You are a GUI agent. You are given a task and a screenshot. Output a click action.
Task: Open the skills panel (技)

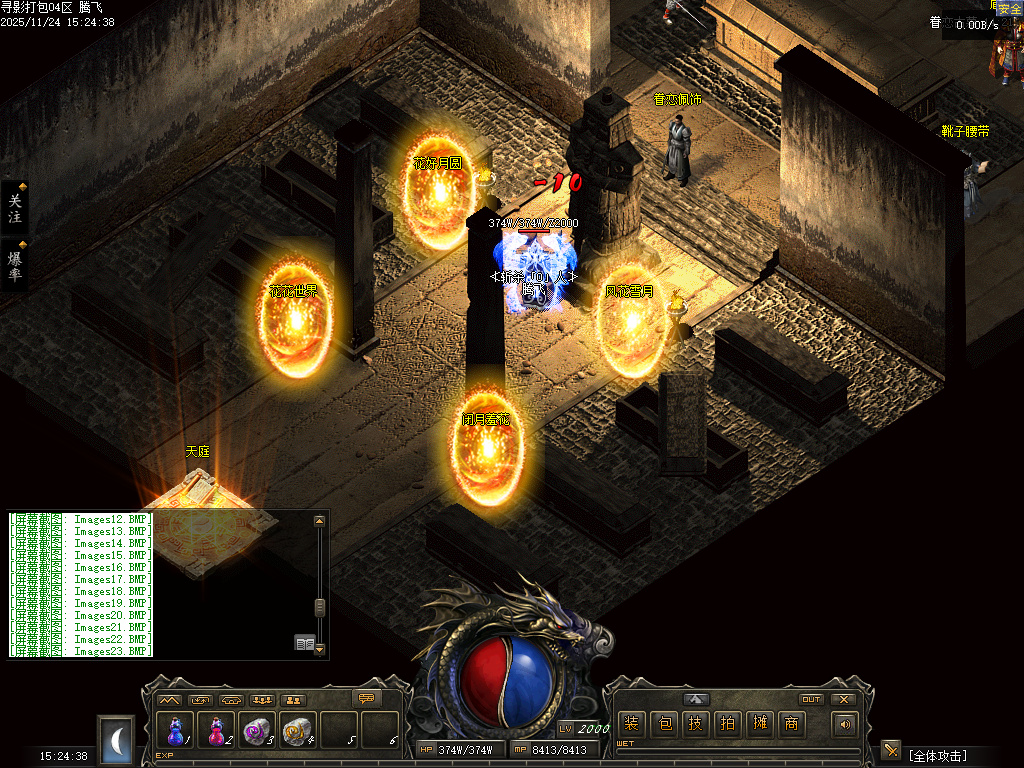[696, 724]
